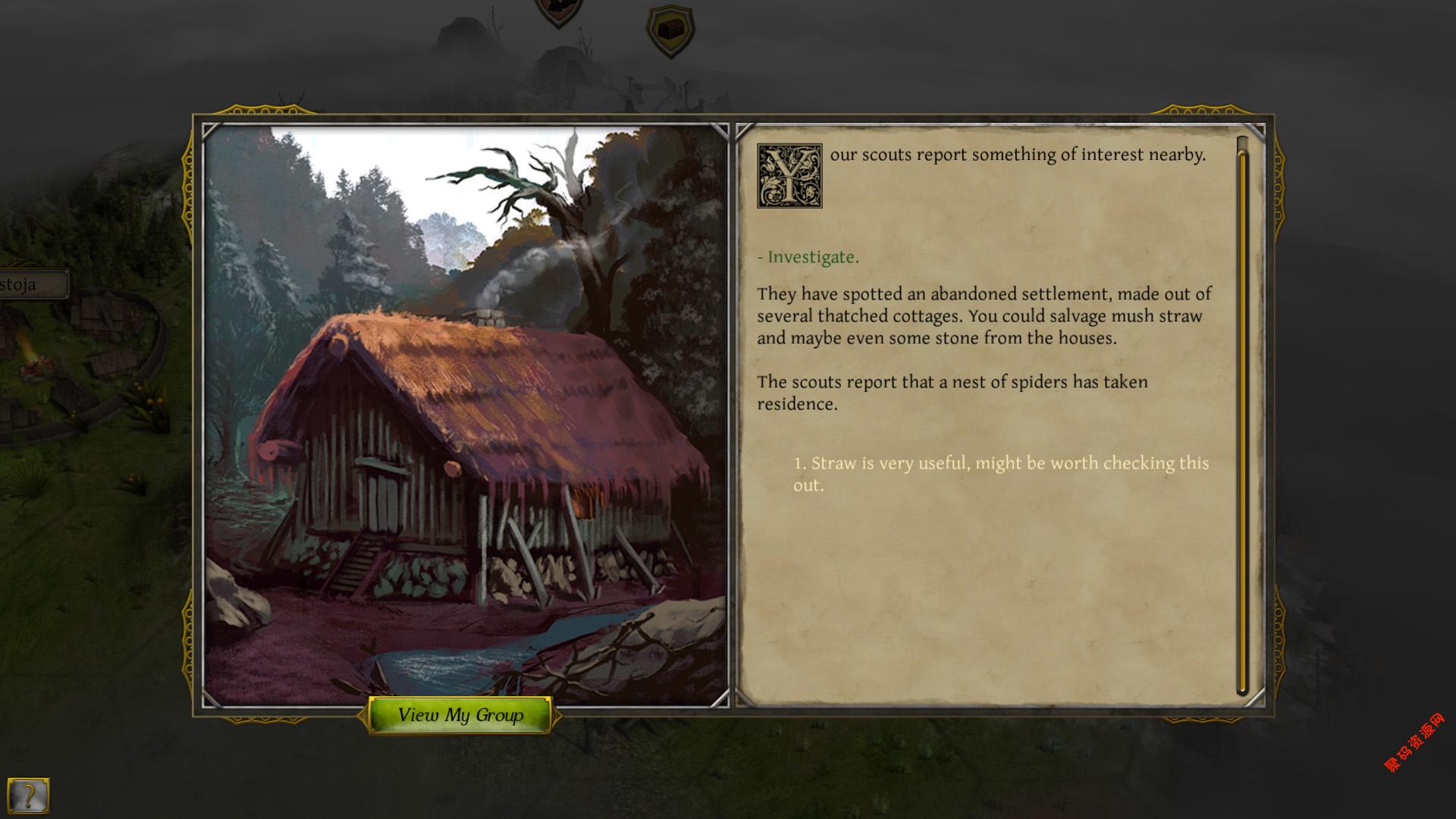Click the treasure chest shield icon
This screenshot has height=819, width=1456.
click(x=670, y=31)
